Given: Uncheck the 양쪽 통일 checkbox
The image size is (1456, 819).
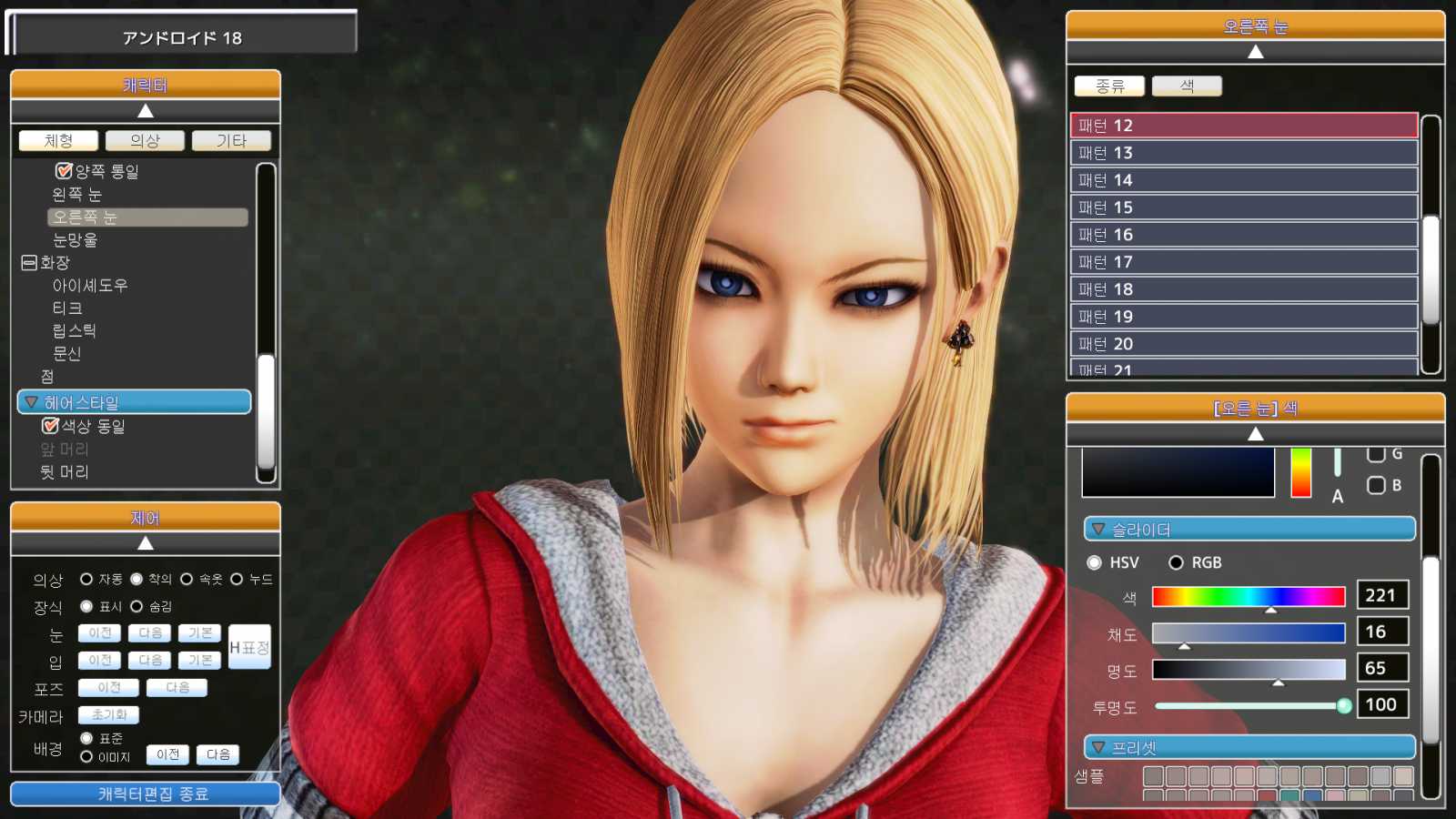Looking at the screenshot, I should click(x=63, y=169).
